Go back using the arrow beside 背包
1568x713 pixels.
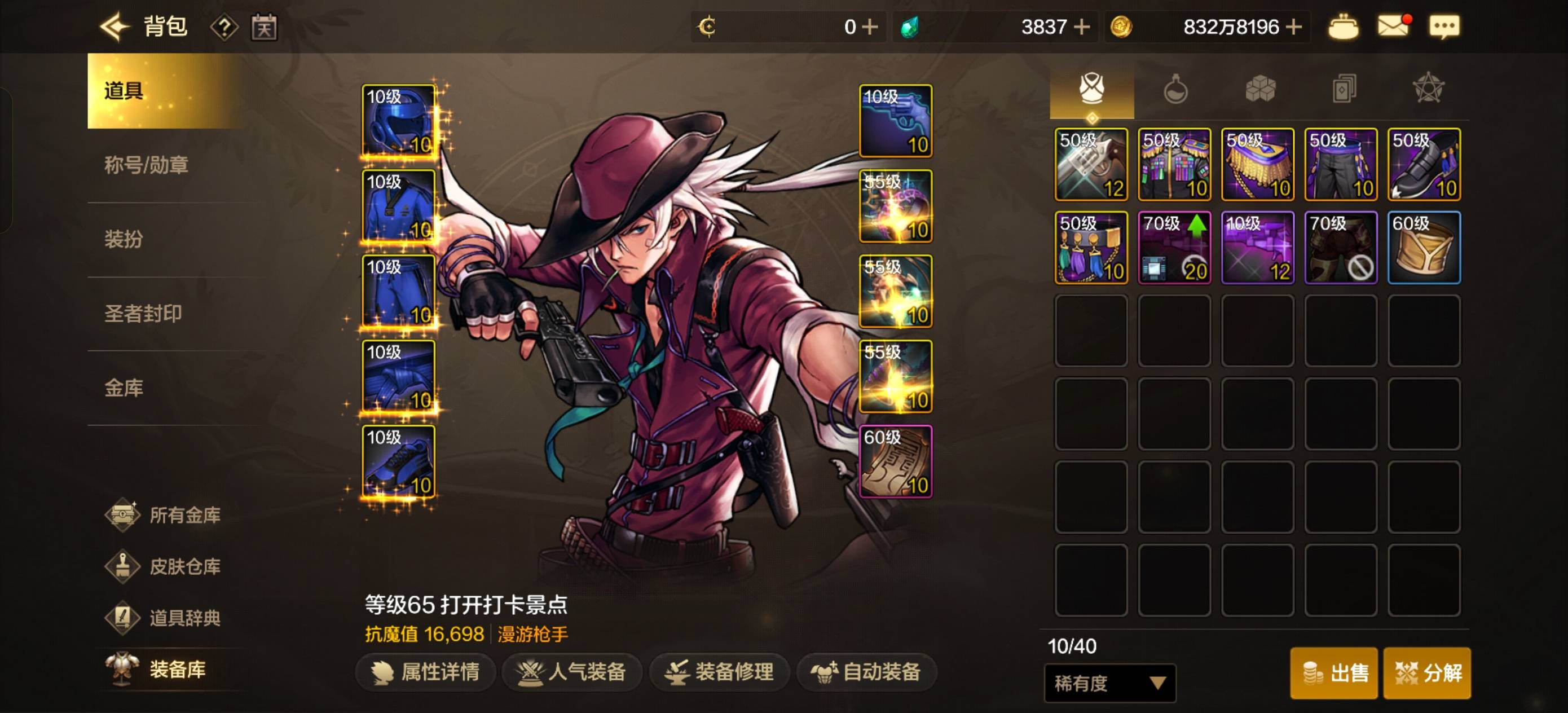coord(114,27)
